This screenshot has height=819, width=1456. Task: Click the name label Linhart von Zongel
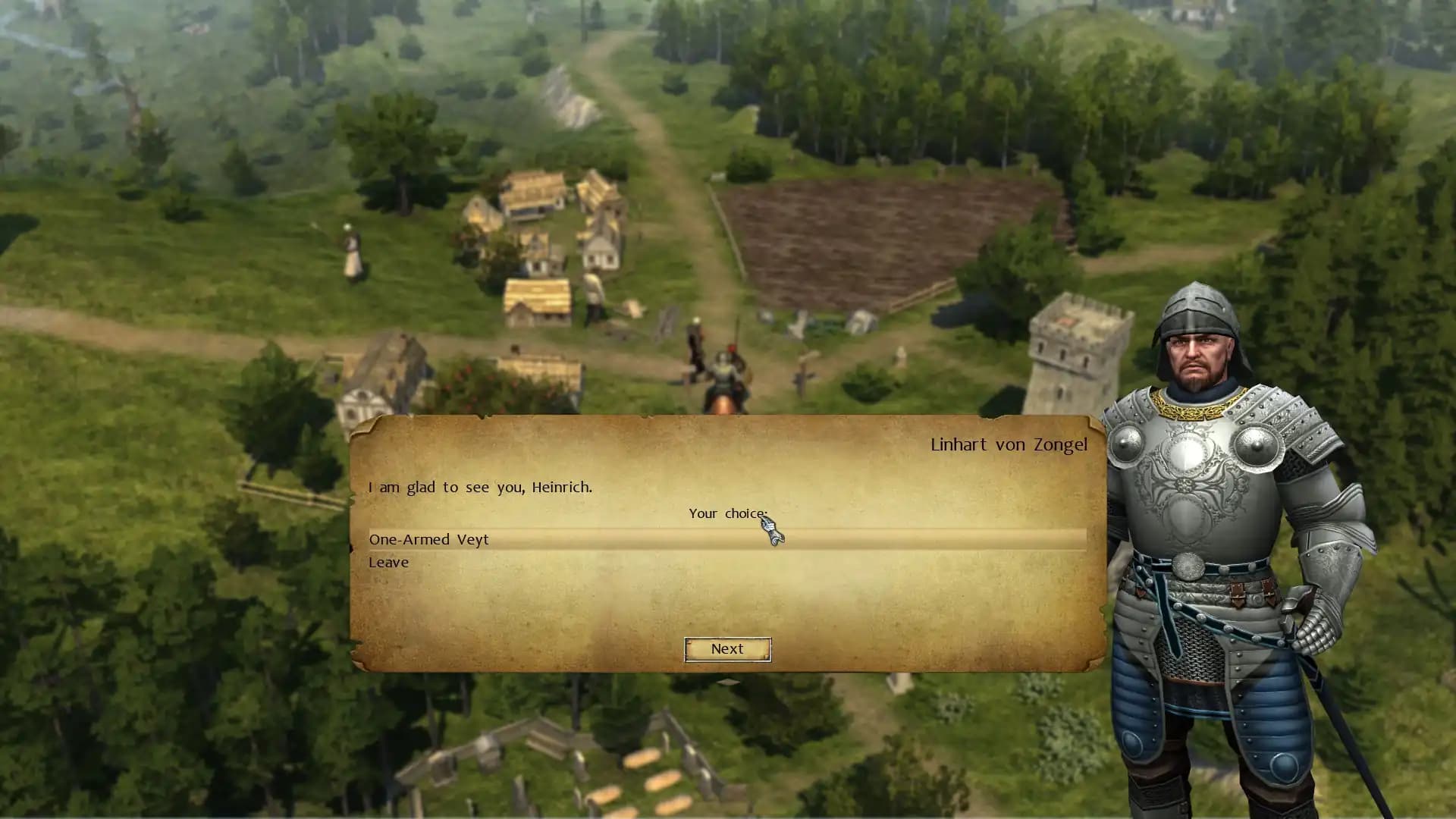click(1008, 444)
